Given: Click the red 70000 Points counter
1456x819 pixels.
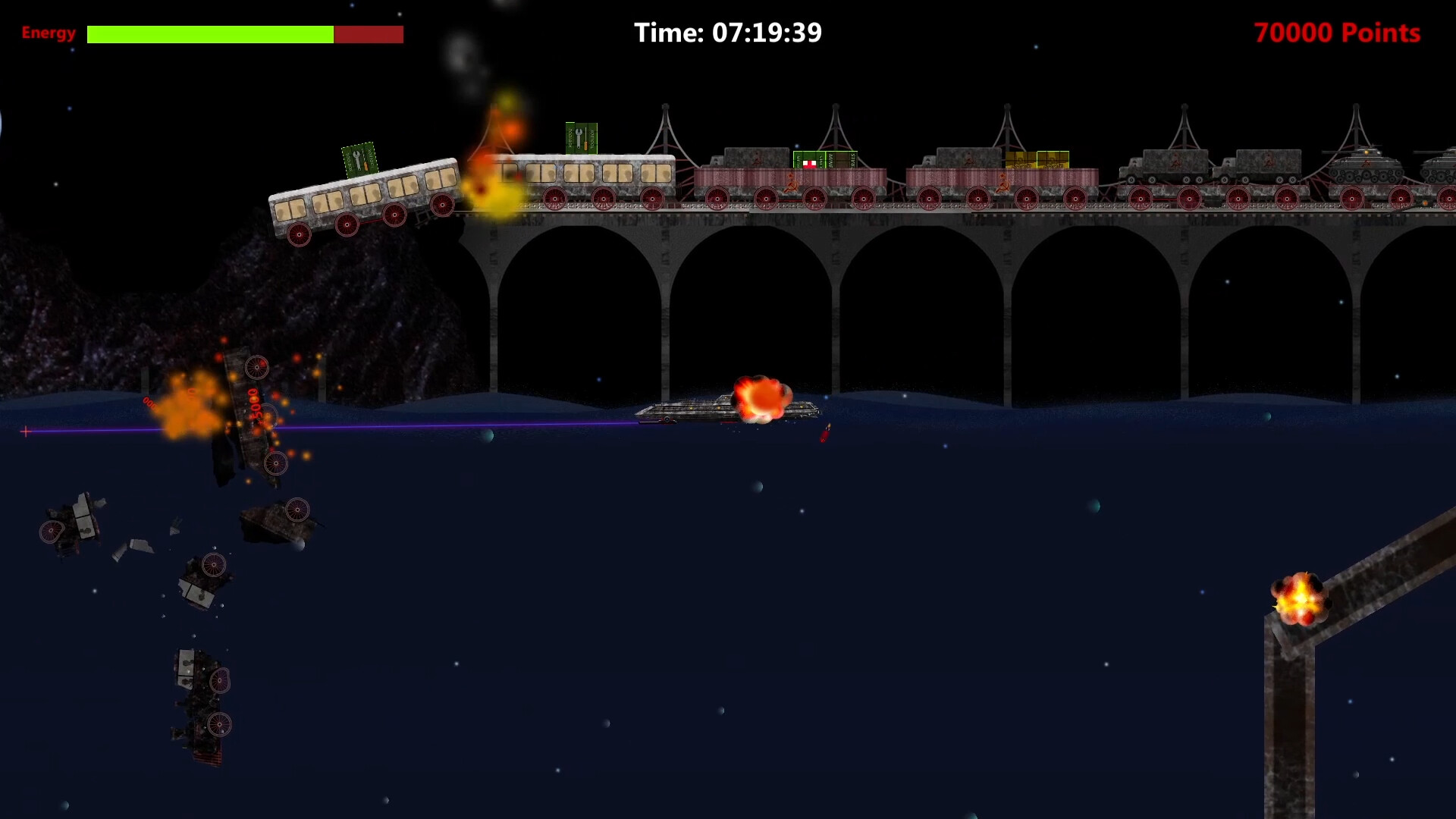Looking at the screenshot, I should (x=1337, y=33).
